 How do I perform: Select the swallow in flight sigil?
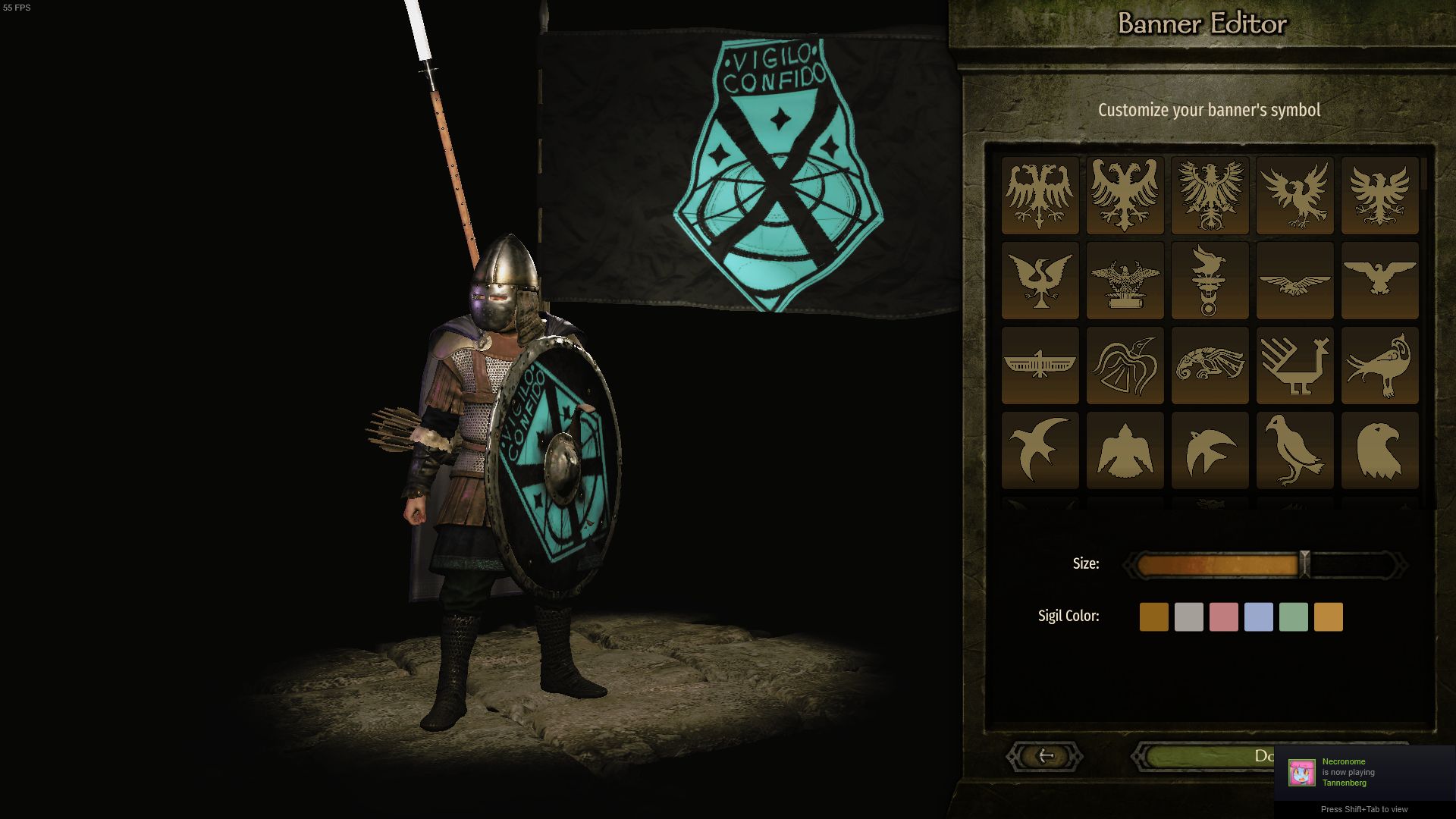(1040, 450)
